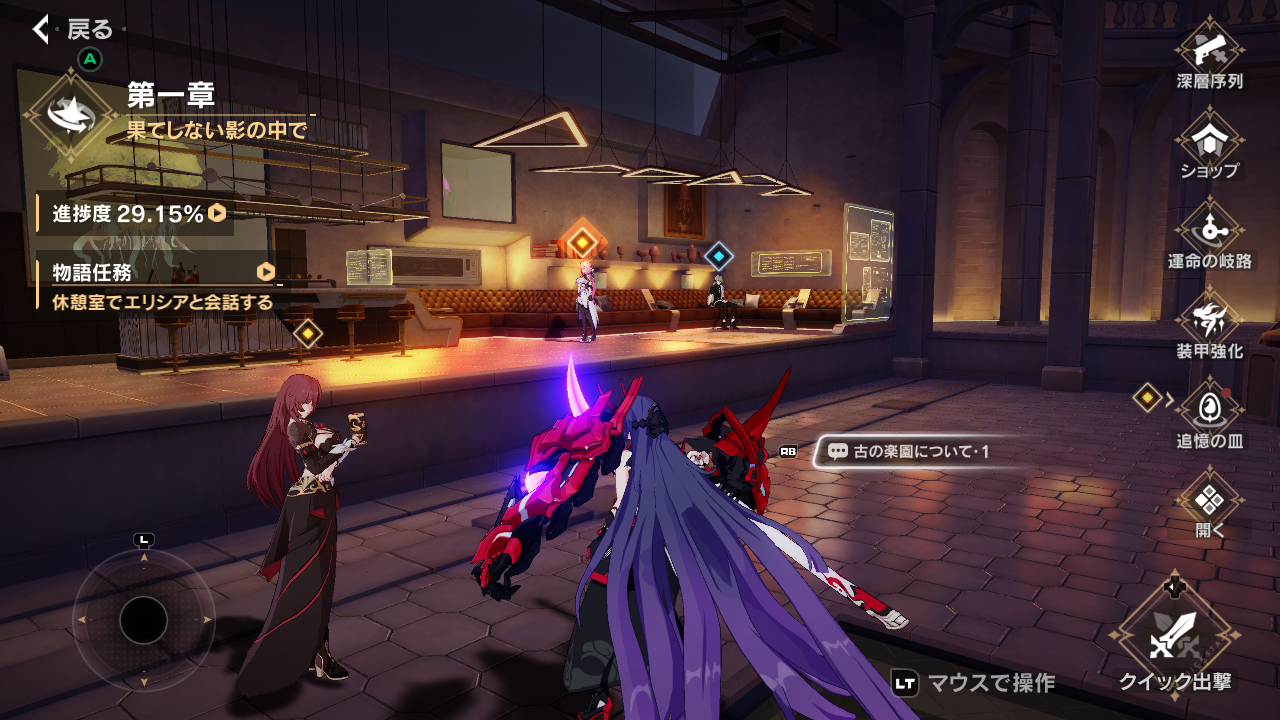Open the 深層序列 panel icon
The image size is (1280, 720).
1212,48
